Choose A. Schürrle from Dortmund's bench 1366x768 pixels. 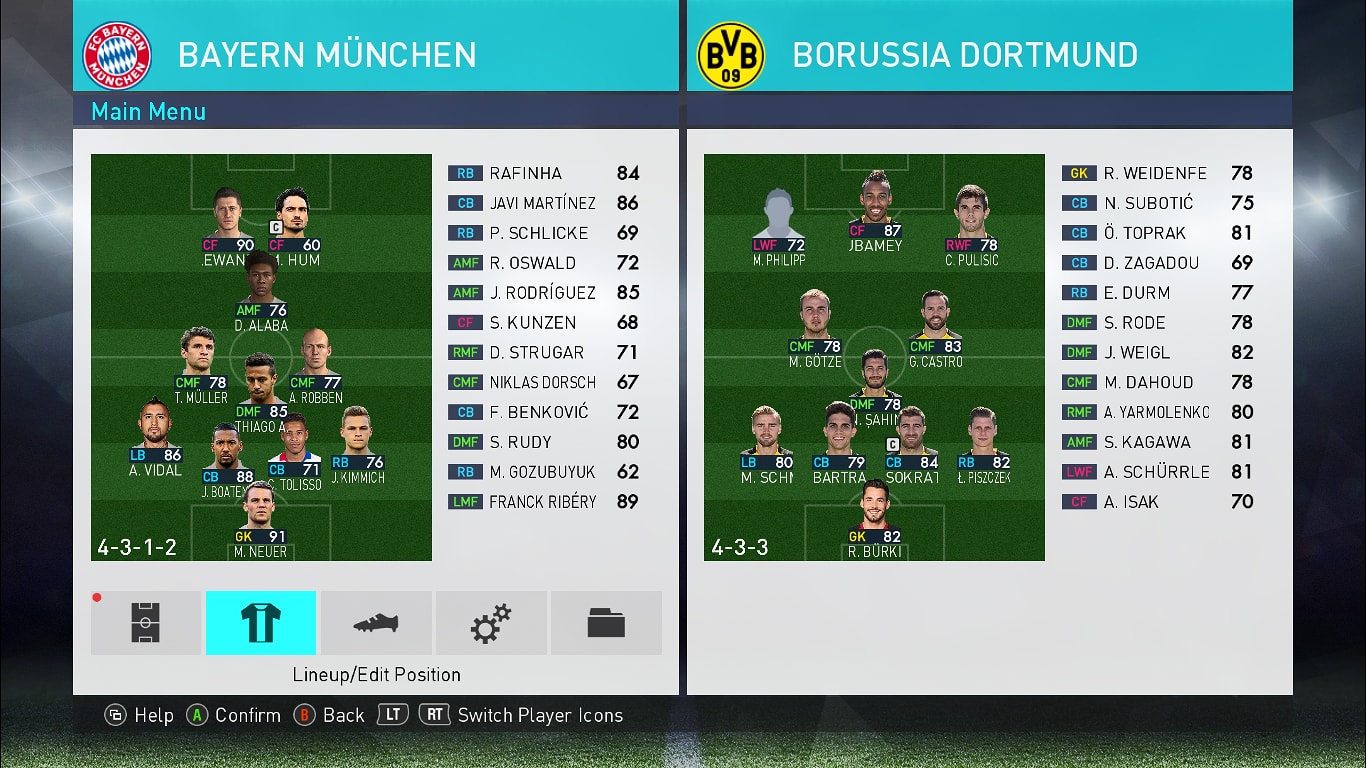point(1156,472)
